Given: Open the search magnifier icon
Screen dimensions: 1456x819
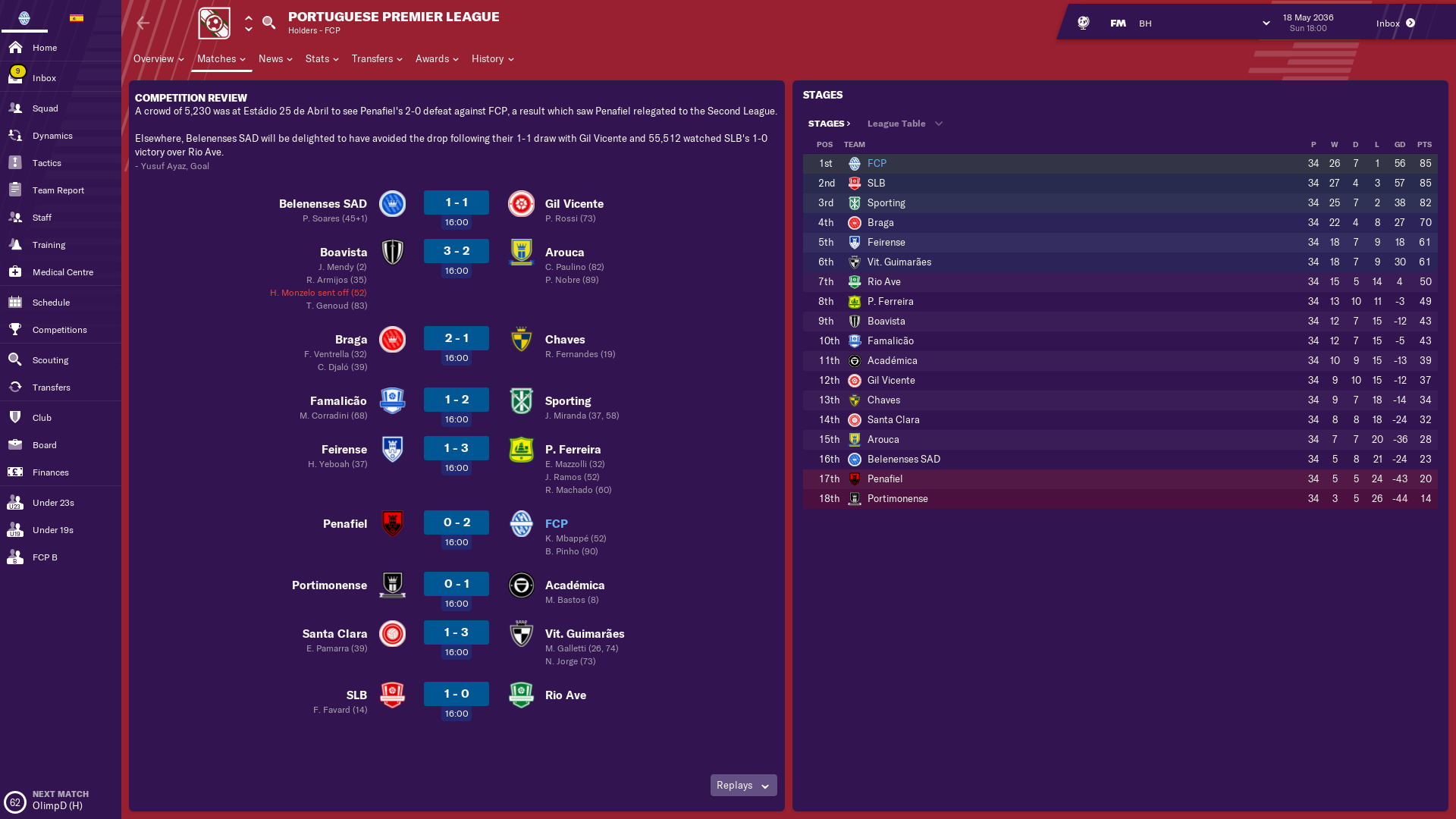Looking at the screenshot, I should tap(268, 23).
